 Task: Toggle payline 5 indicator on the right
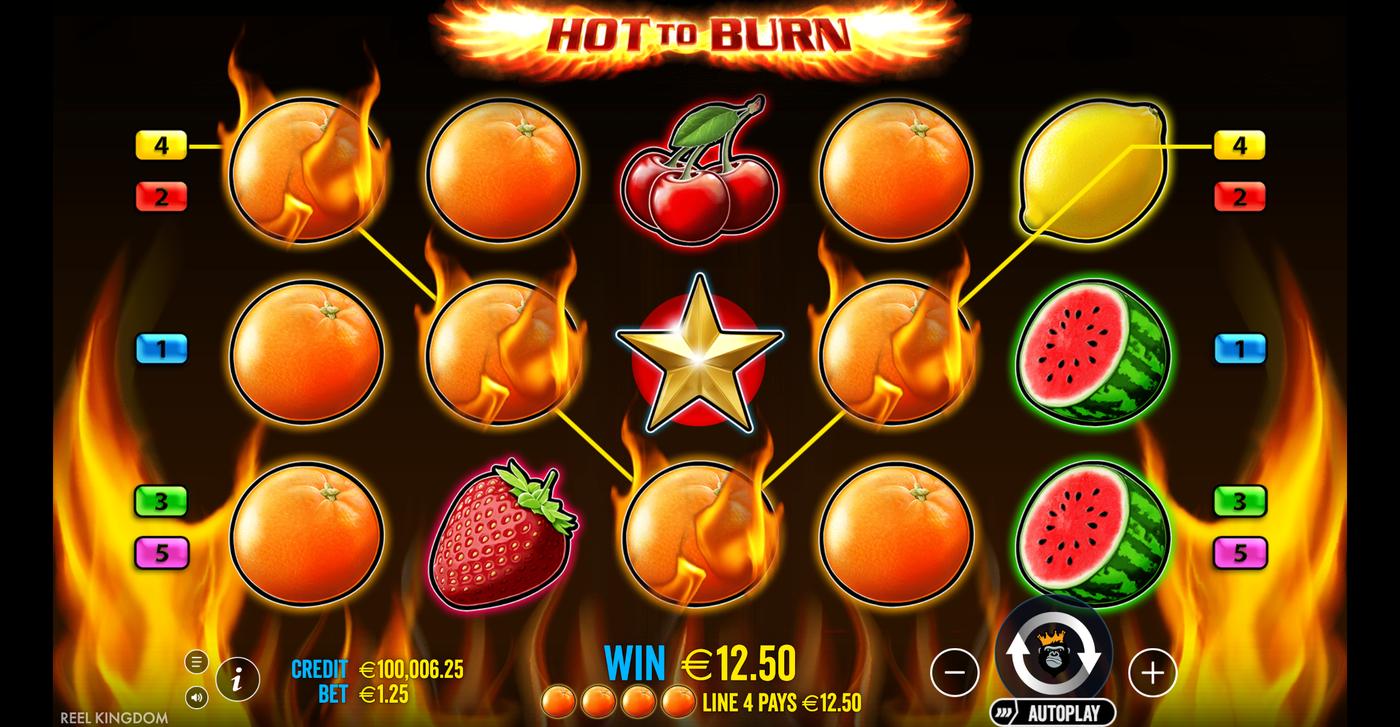[1240, 550]
